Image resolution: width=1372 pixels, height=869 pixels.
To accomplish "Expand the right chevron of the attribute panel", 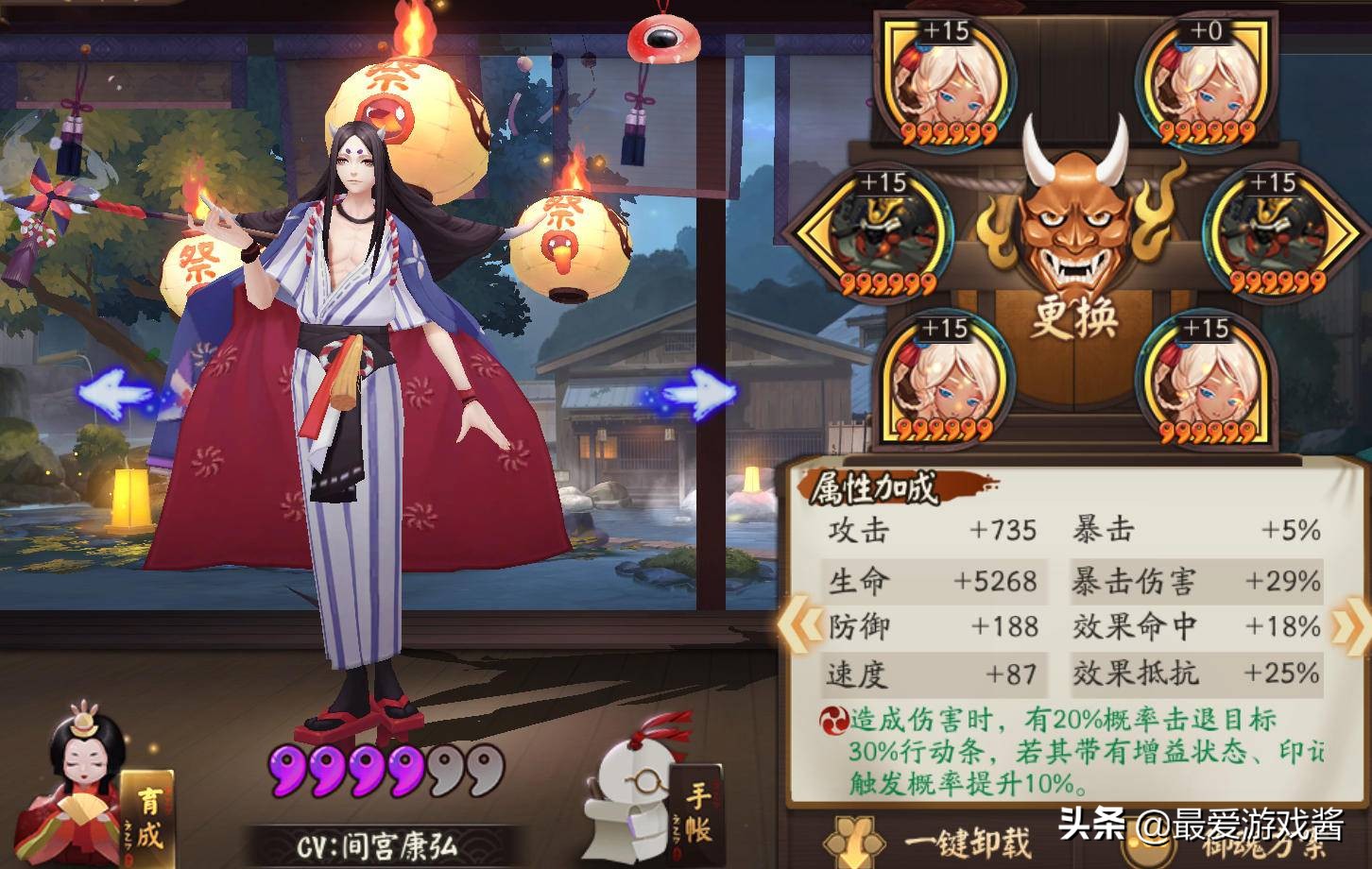I will tap(1348, 623).
